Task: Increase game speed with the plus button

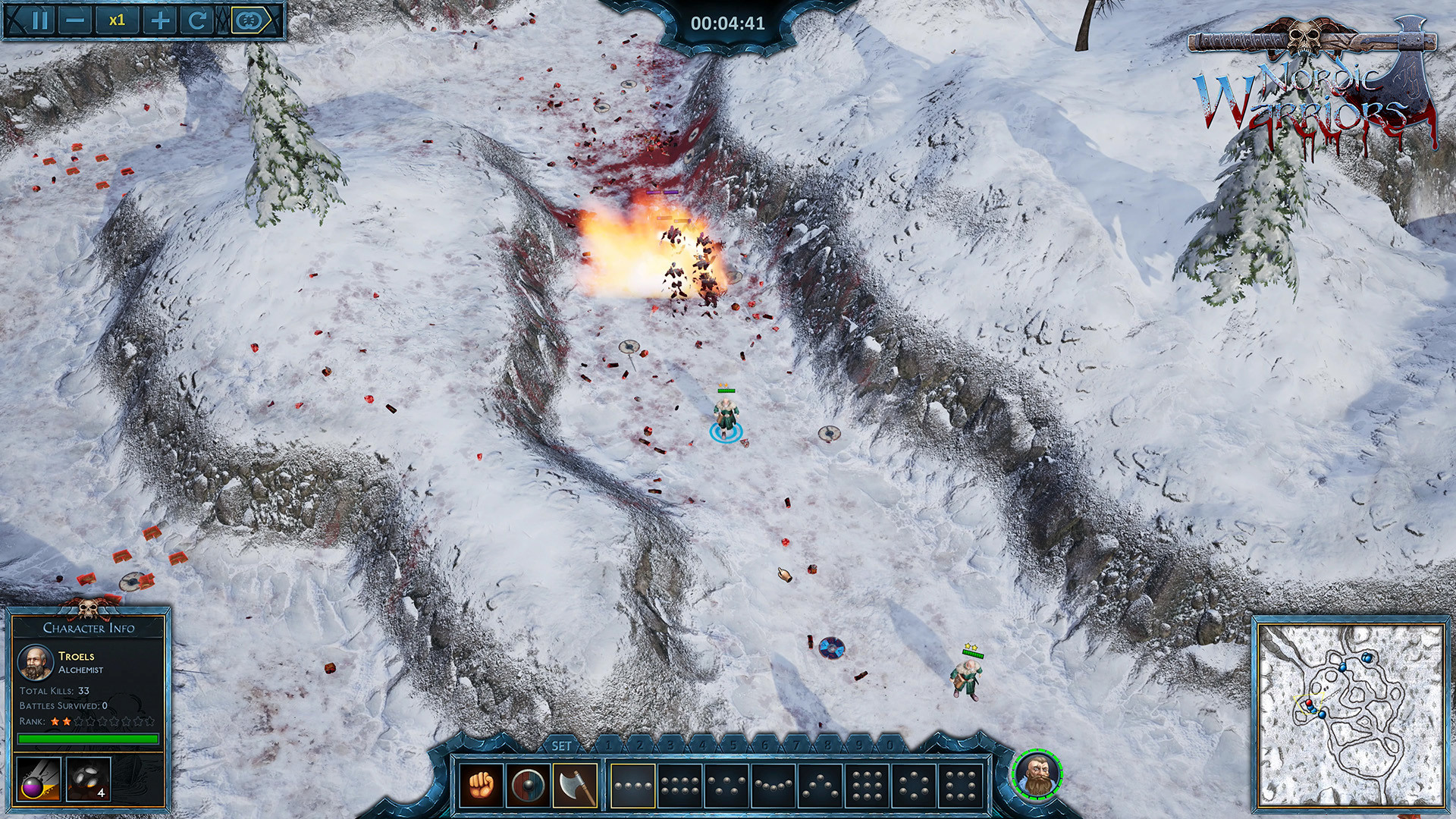Action: [x=160, y=20]
